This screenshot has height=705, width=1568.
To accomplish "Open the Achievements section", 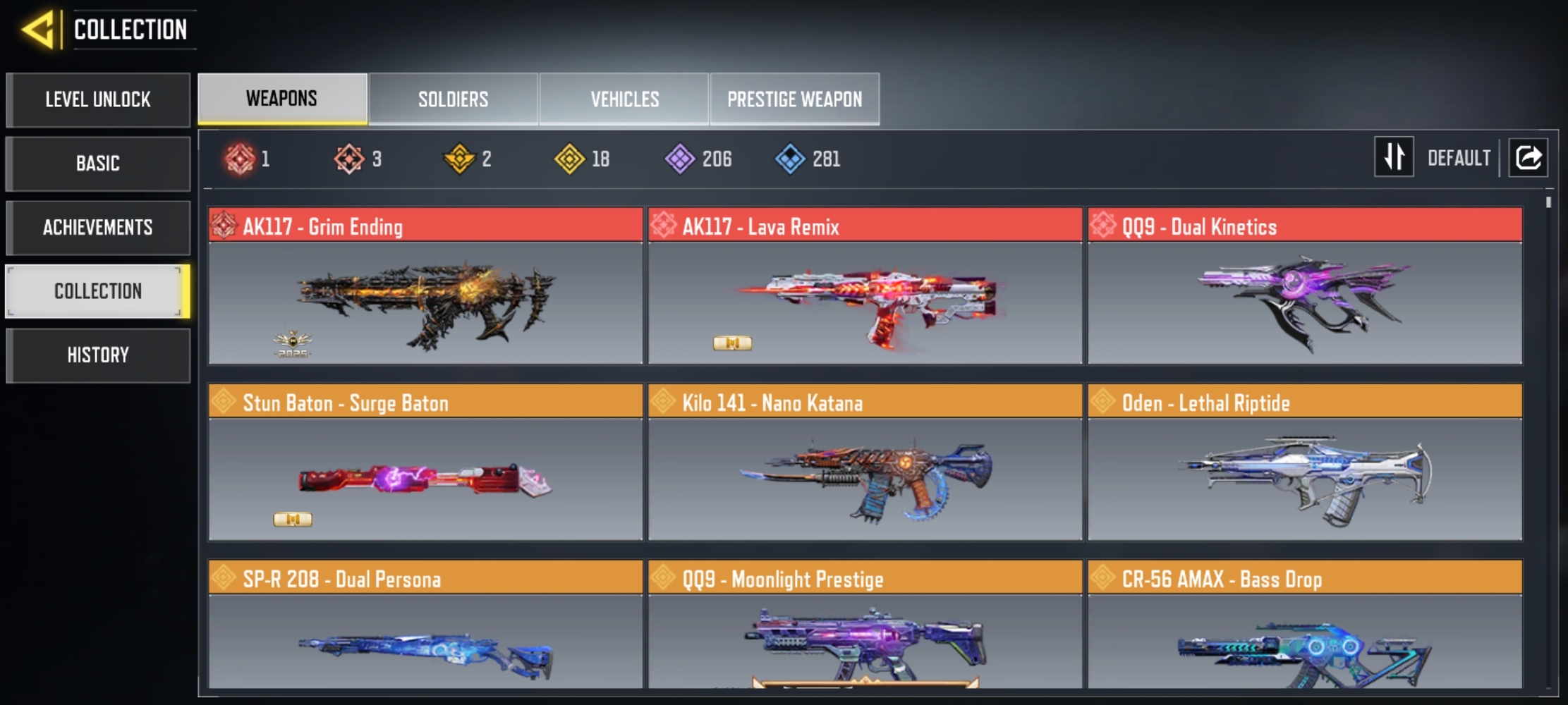I will point(98,227).
